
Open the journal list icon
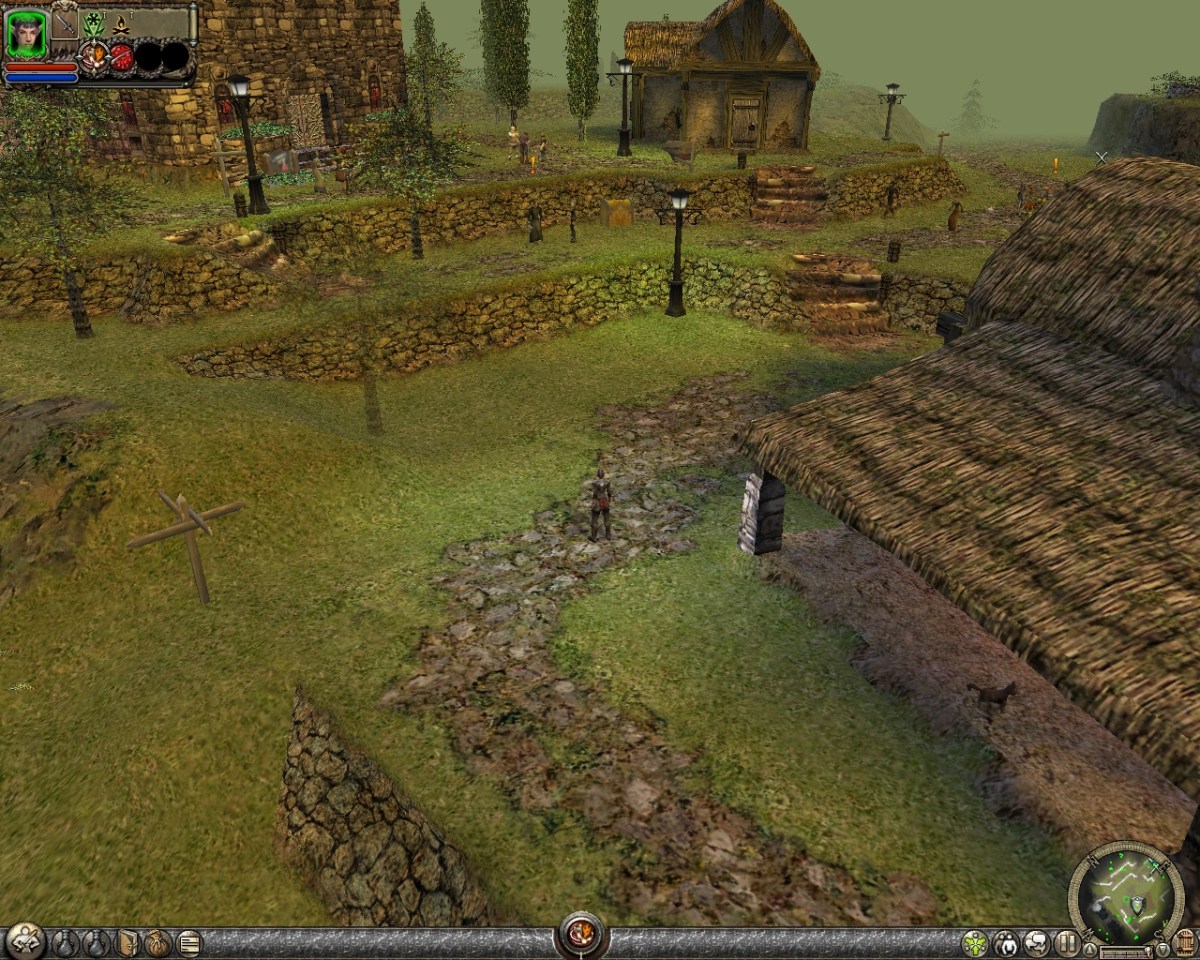click(x=189, y=943)
